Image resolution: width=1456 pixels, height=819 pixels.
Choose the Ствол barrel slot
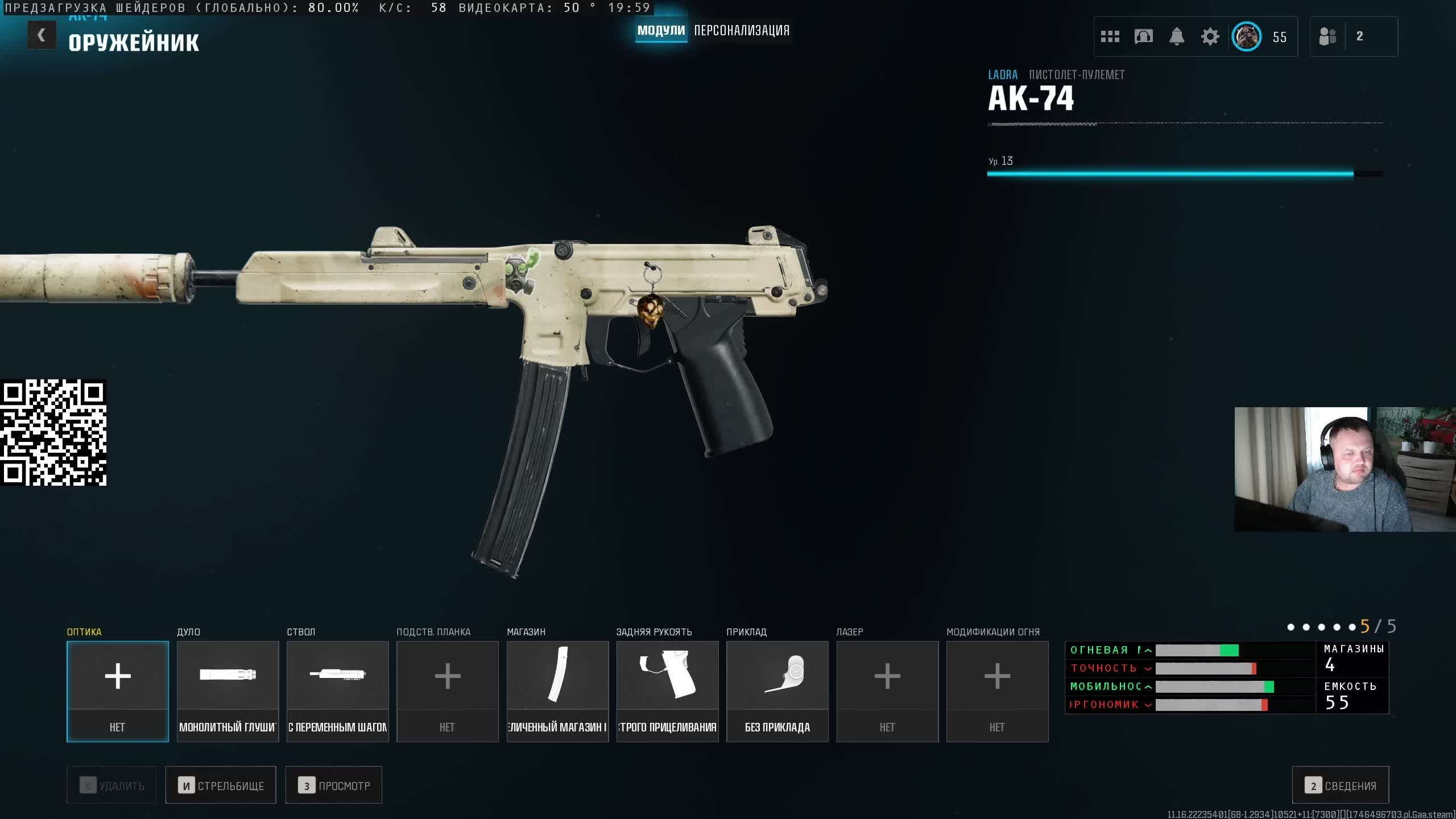pos(337,691)
